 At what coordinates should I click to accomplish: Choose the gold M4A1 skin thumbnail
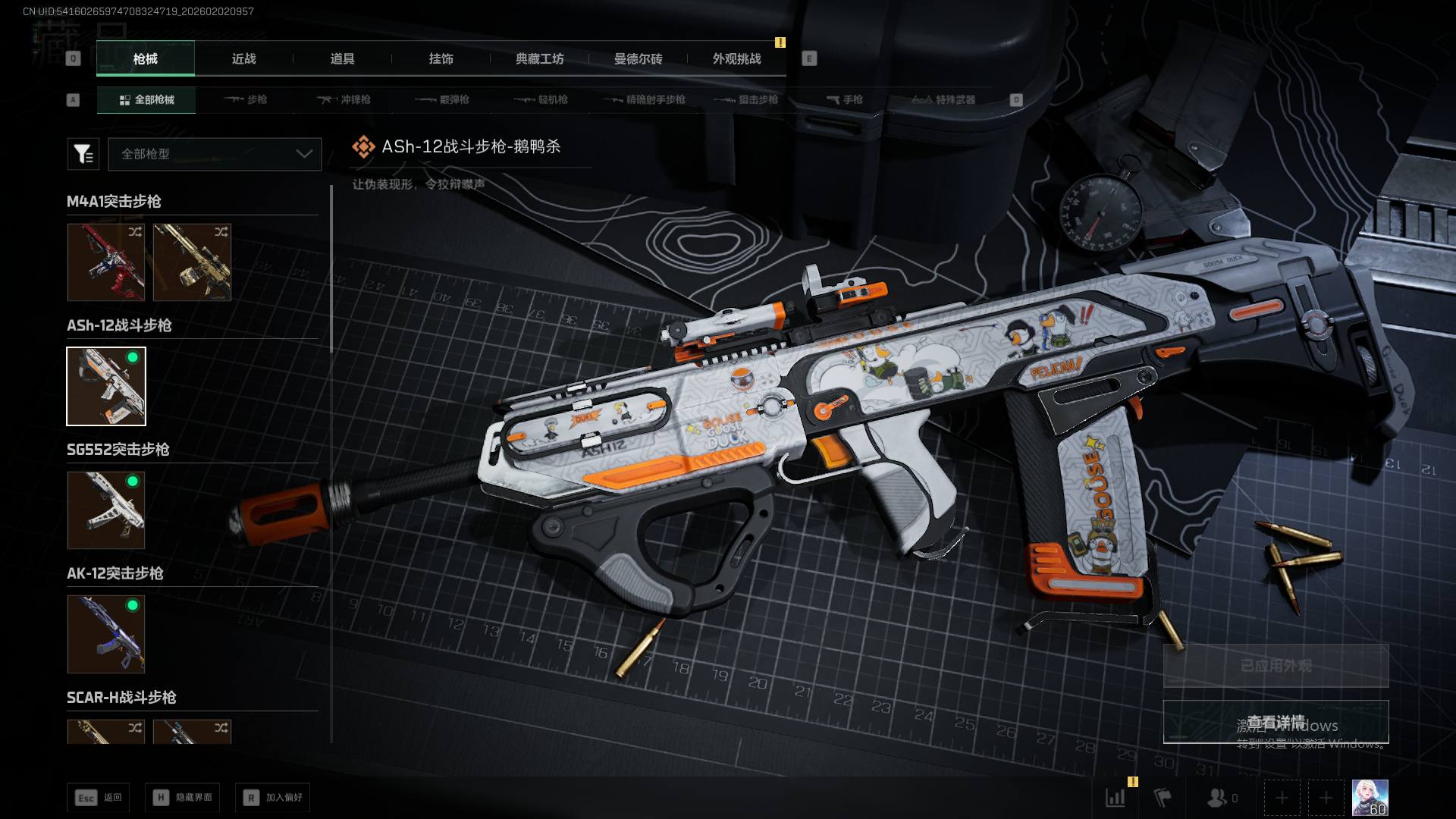192,262
